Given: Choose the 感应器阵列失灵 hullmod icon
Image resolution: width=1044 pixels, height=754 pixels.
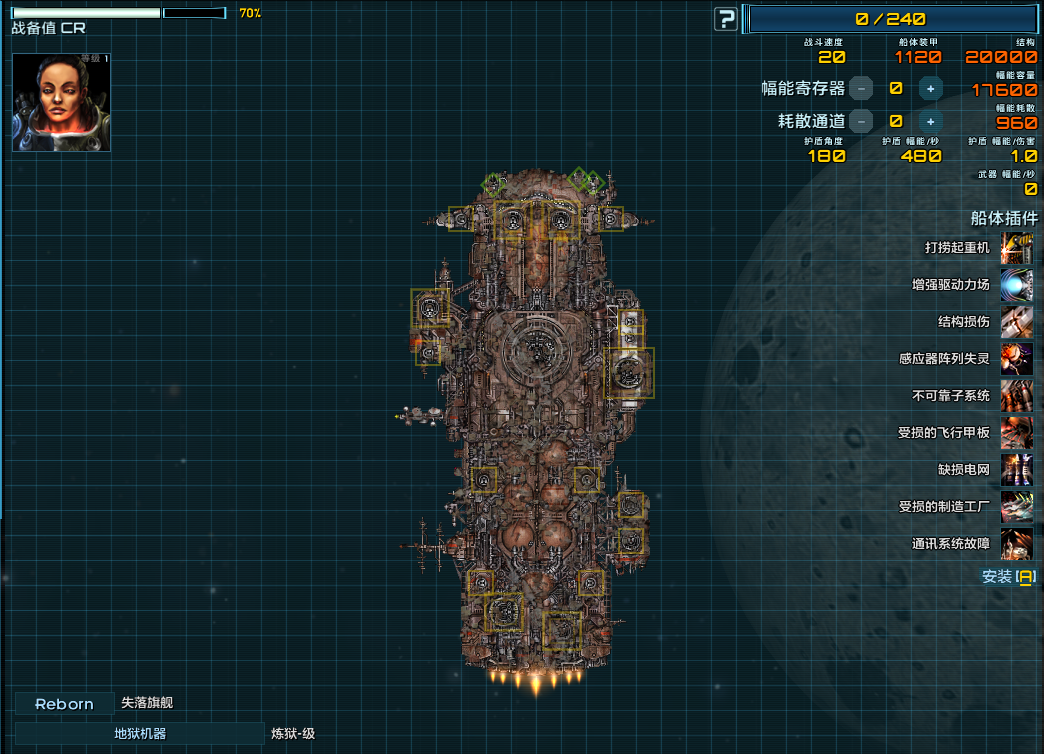Looking at the screenshot, I should click(1017, 358).
